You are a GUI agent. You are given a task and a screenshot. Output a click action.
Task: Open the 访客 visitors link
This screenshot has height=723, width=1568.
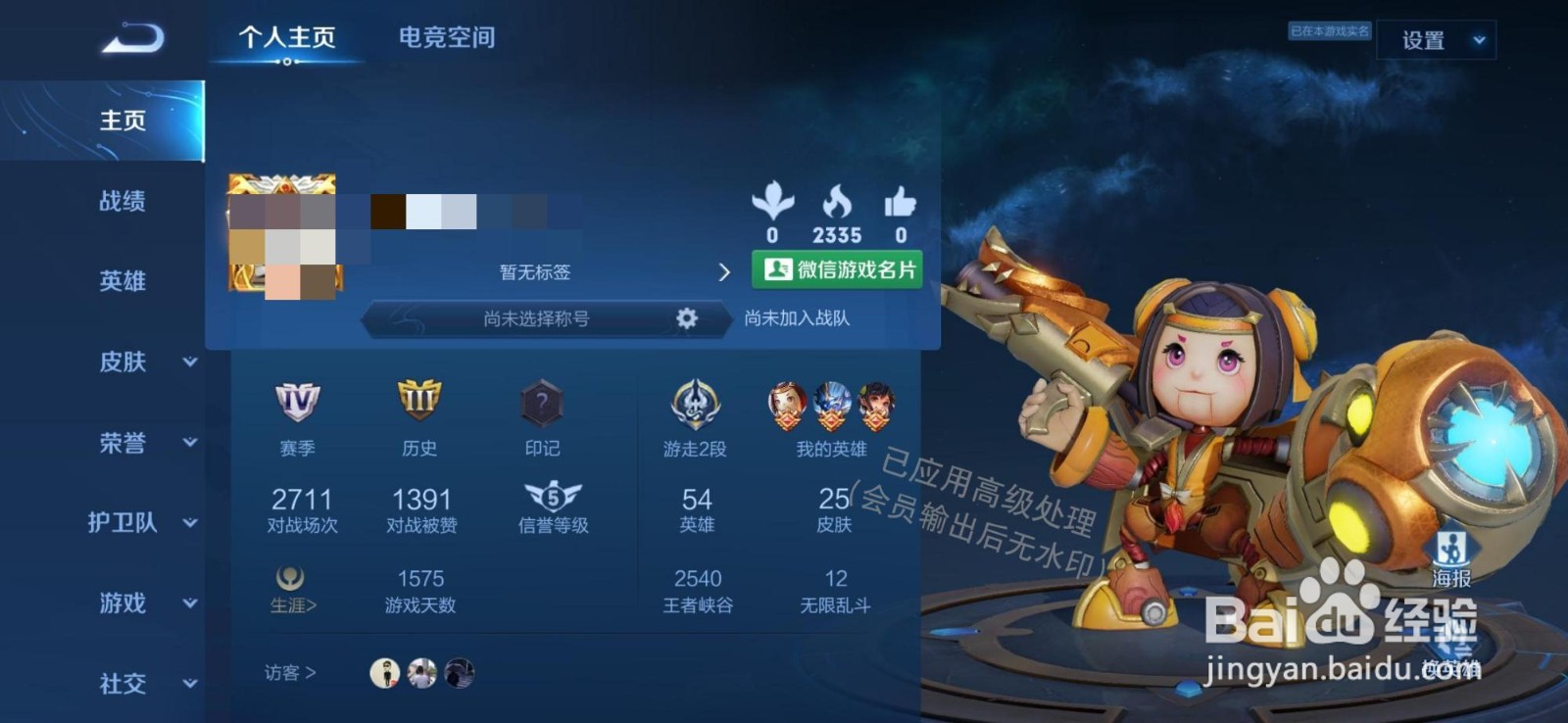click(289, 673)
